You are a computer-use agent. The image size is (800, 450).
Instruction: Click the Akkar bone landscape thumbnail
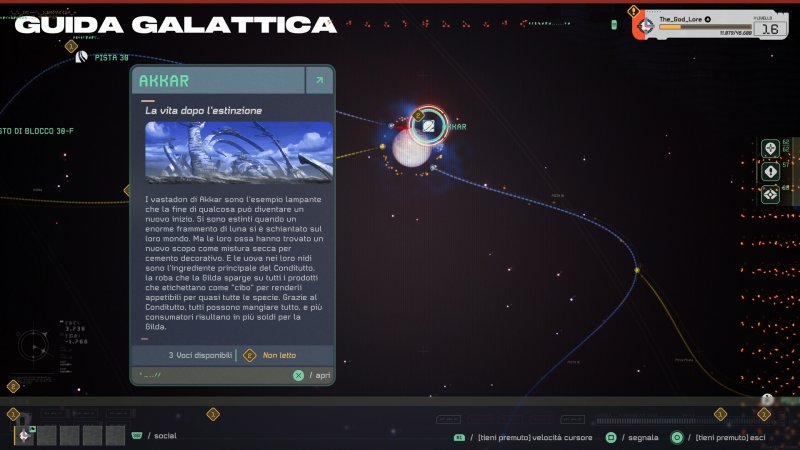tap(238, 153)
